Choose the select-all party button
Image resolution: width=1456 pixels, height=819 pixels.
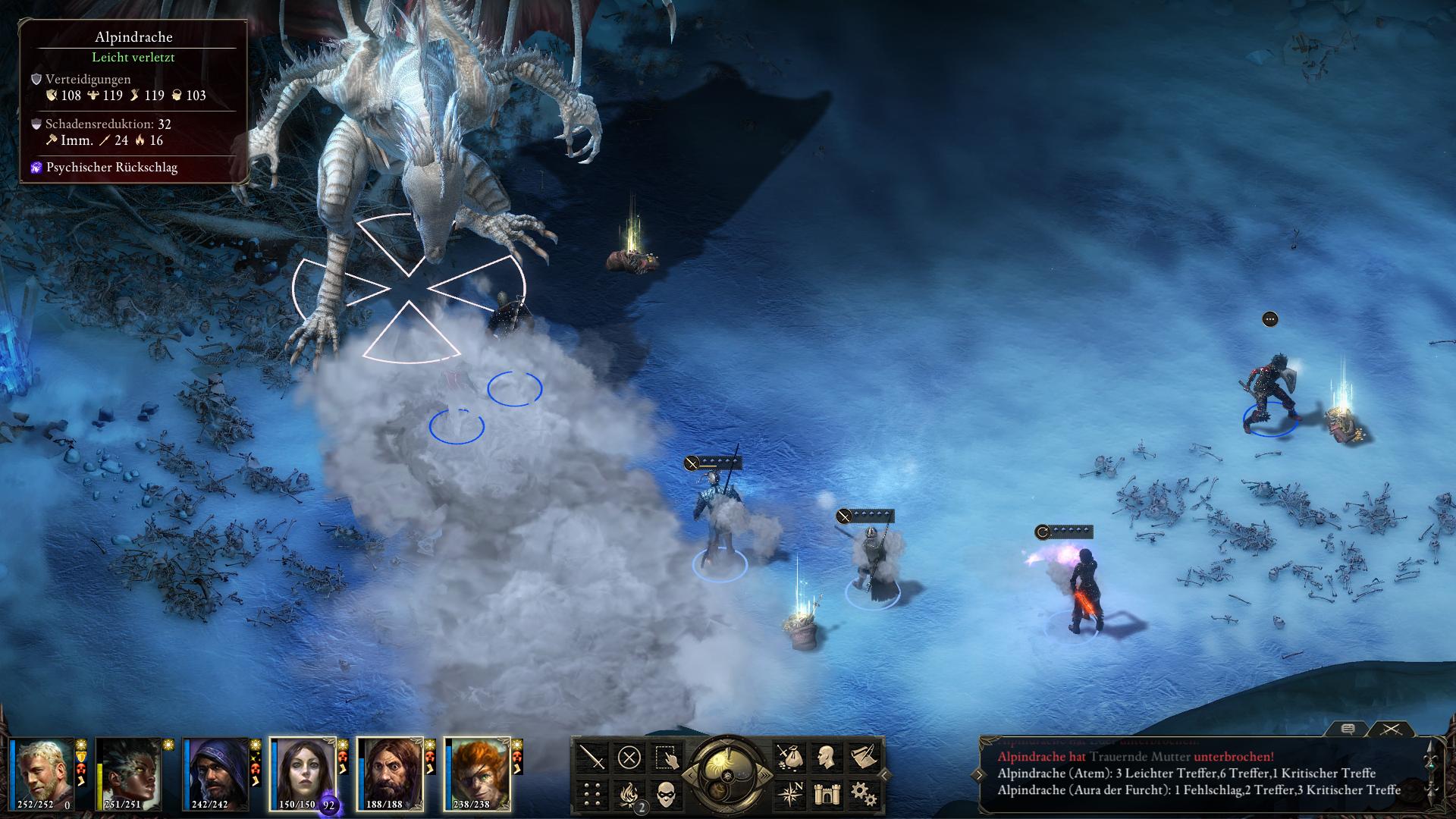(666, 758)
